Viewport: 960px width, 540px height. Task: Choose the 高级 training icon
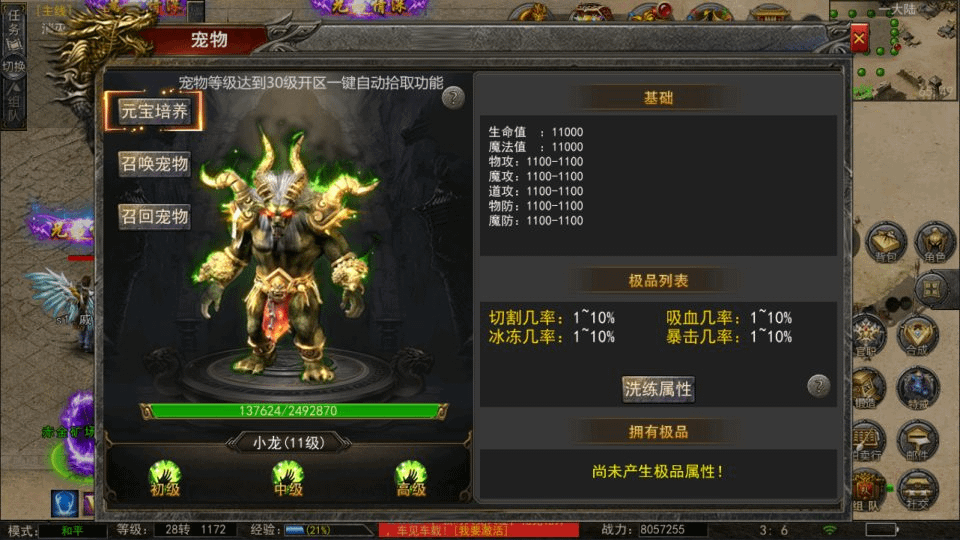[x=410, y=477]
